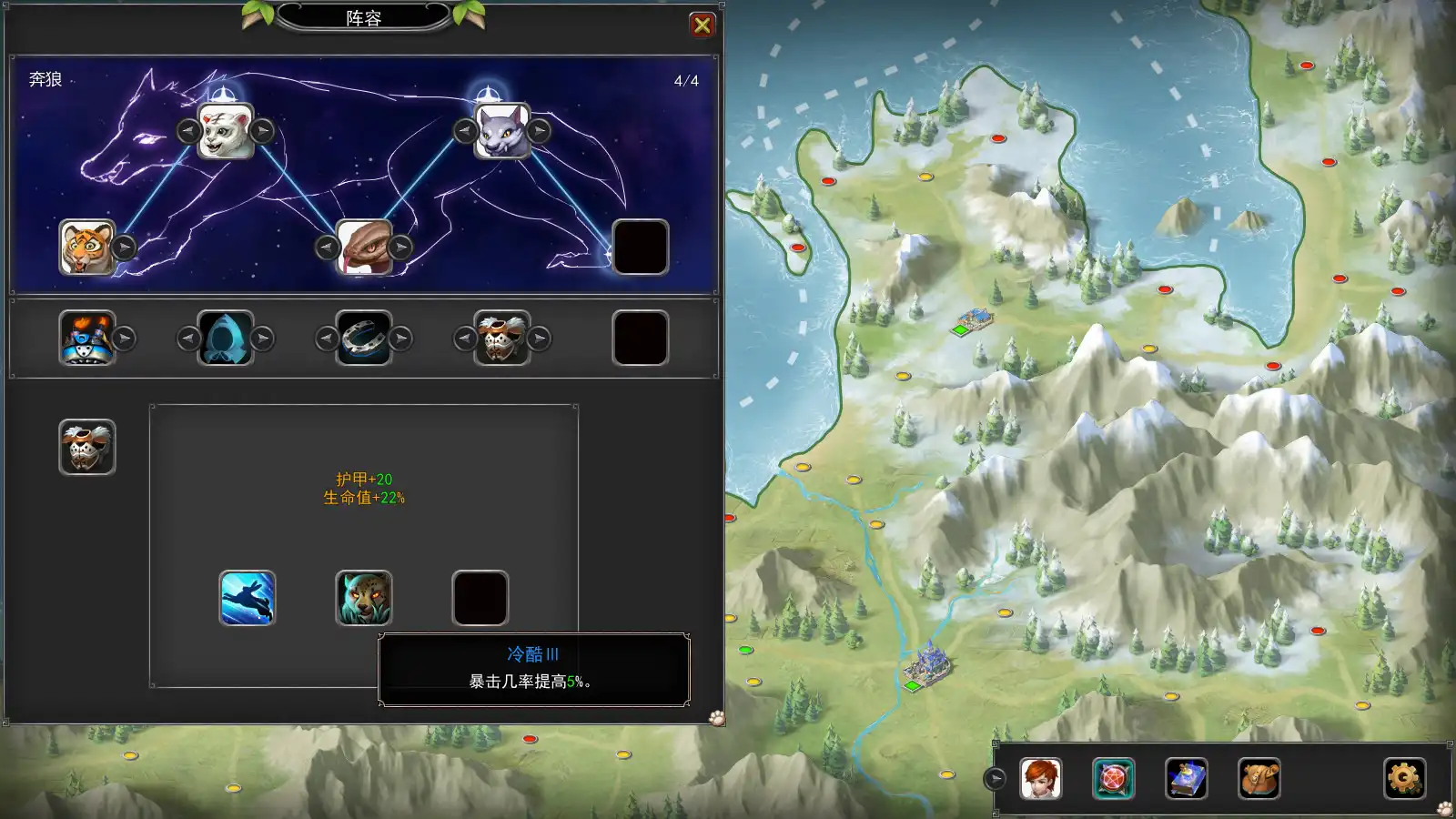Screen dimensions: 1456x819
Task: Choose the horseshoe equipment slot
Action: click(x=364, y=338)
